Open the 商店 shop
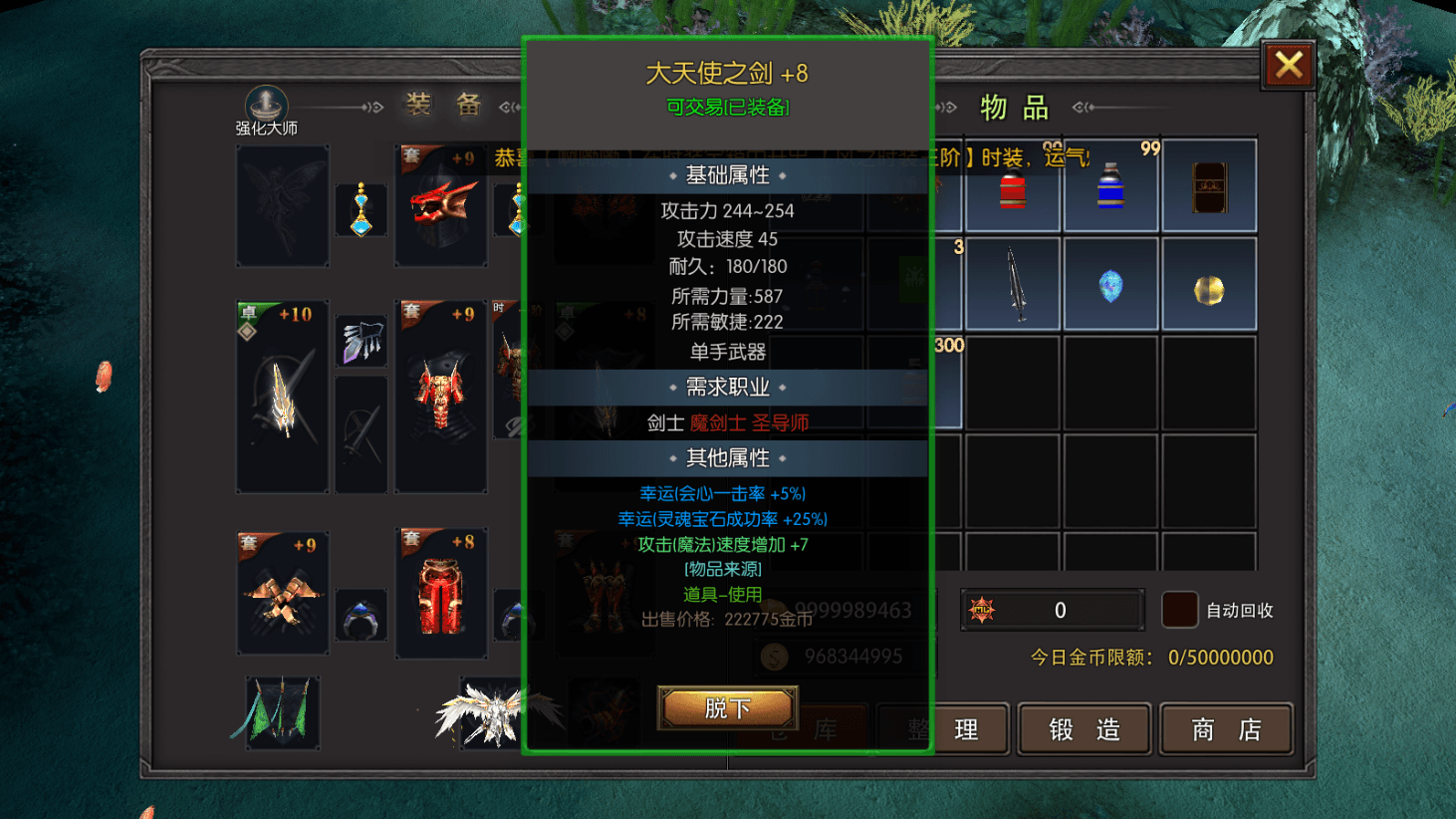1456x819 pixels. 1226,728
